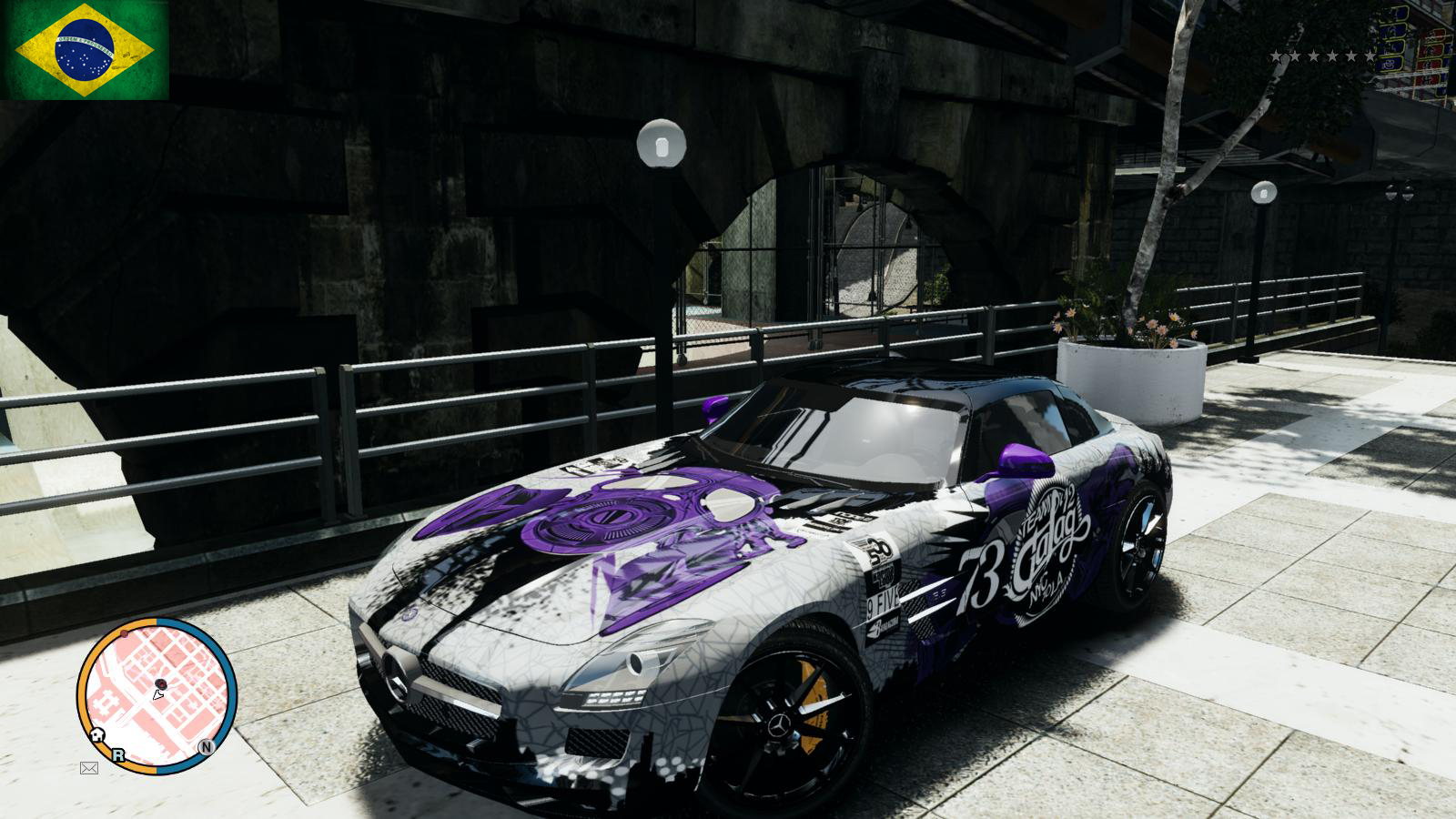Select the safehouse marker on the minimap
The height and width of the screenshot is (819, 1456).
[x=97, y=734]
